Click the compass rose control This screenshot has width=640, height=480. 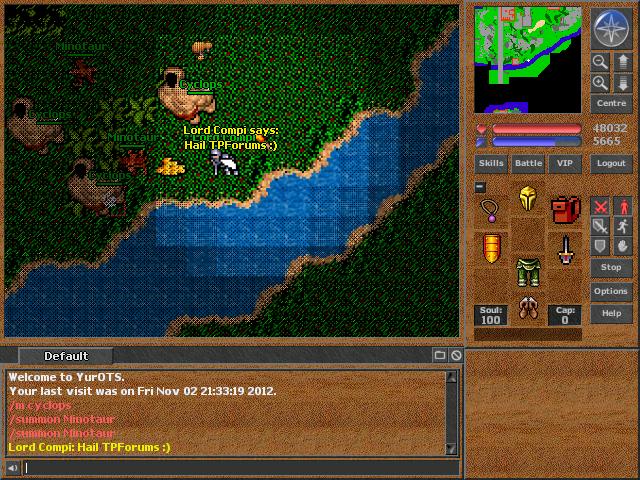click(610, 27)
